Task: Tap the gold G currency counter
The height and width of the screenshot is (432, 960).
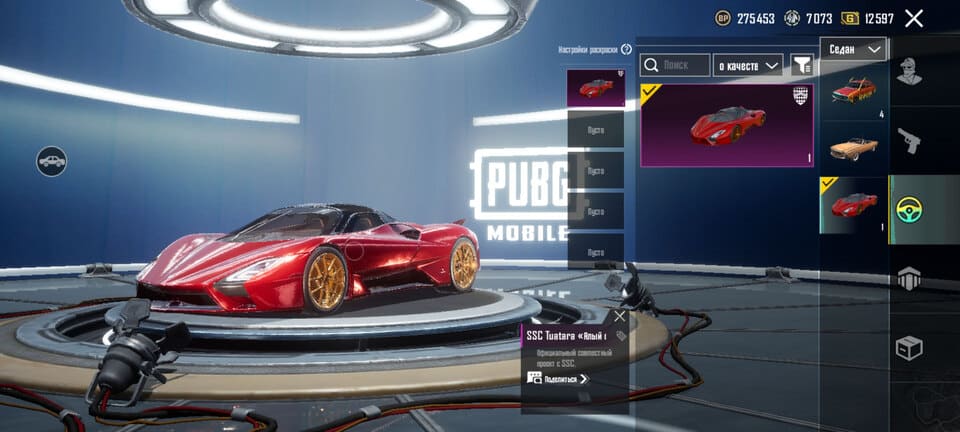Action: [870, 18]
